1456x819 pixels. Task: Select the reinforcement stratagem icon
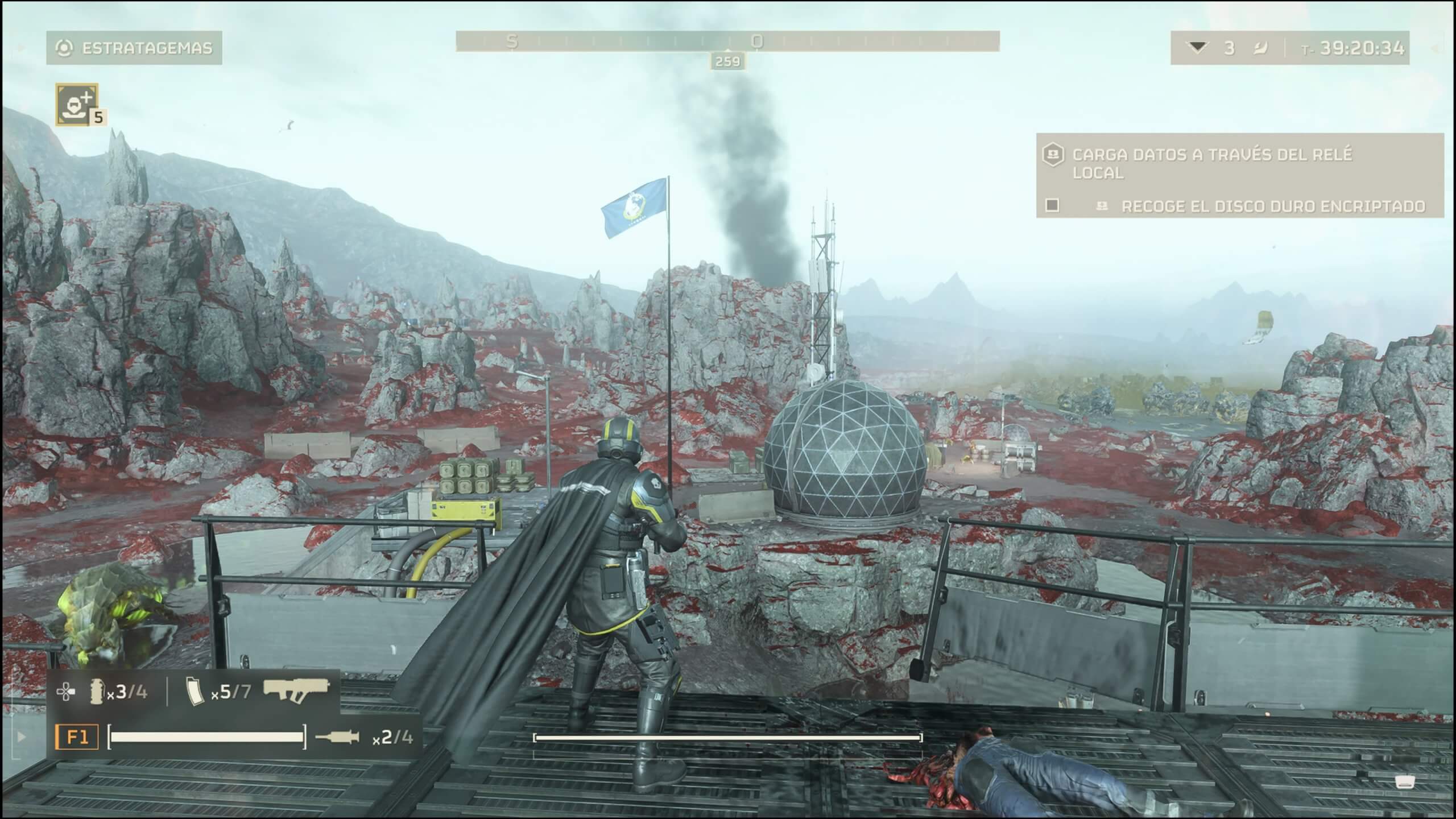pyautogui.click(x=77, y=104)
